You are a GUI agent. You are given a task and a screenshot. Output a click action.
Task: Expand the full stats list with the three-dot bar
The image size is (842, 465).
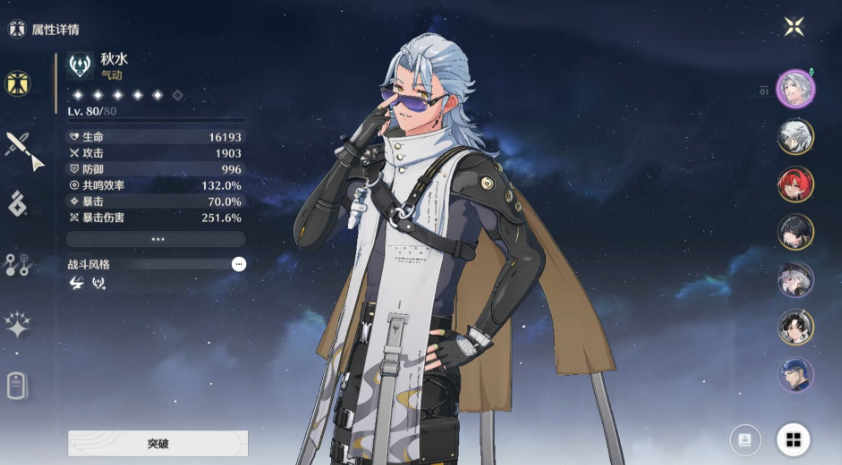[x=156, y=239]
